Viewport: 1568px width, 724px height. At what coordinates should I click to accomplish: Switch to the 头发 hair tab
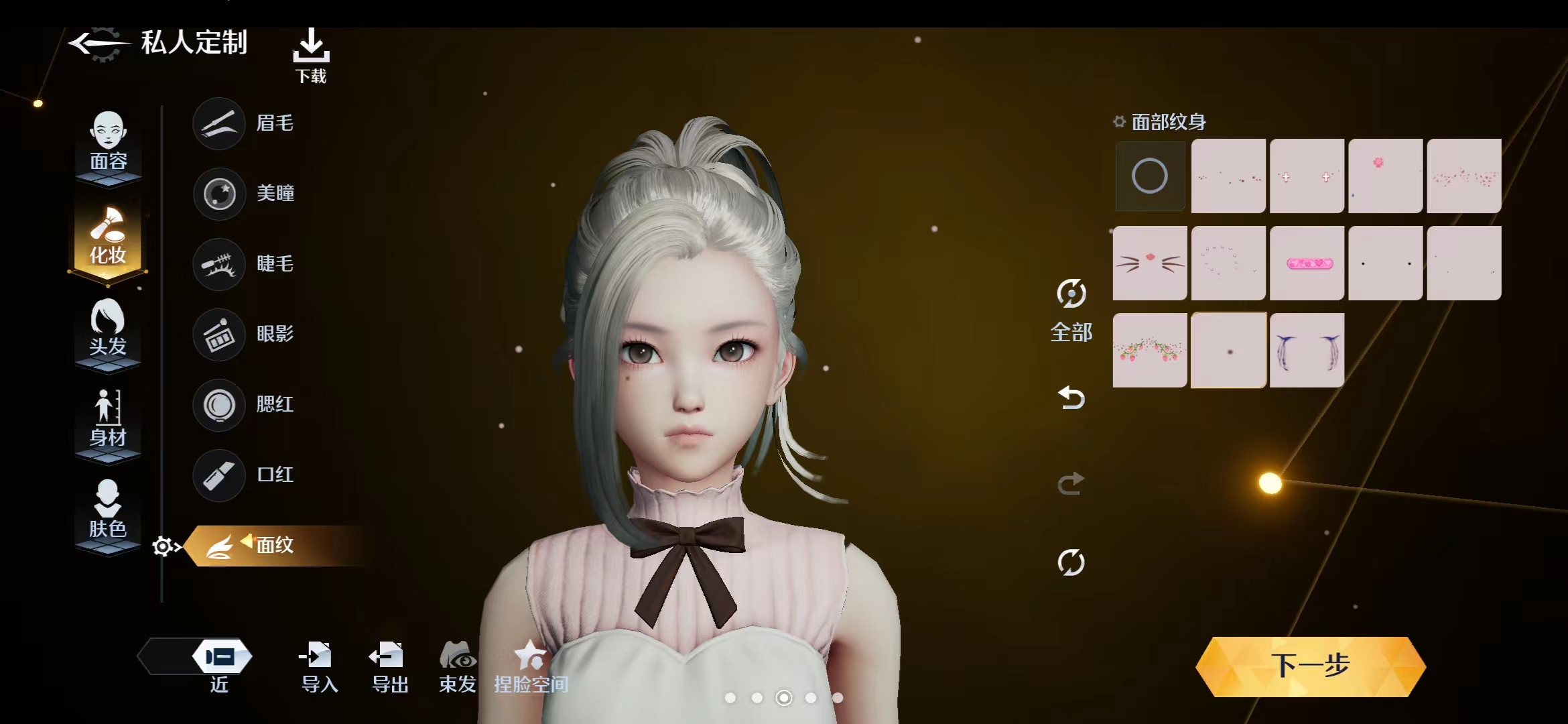click(108, 328)
